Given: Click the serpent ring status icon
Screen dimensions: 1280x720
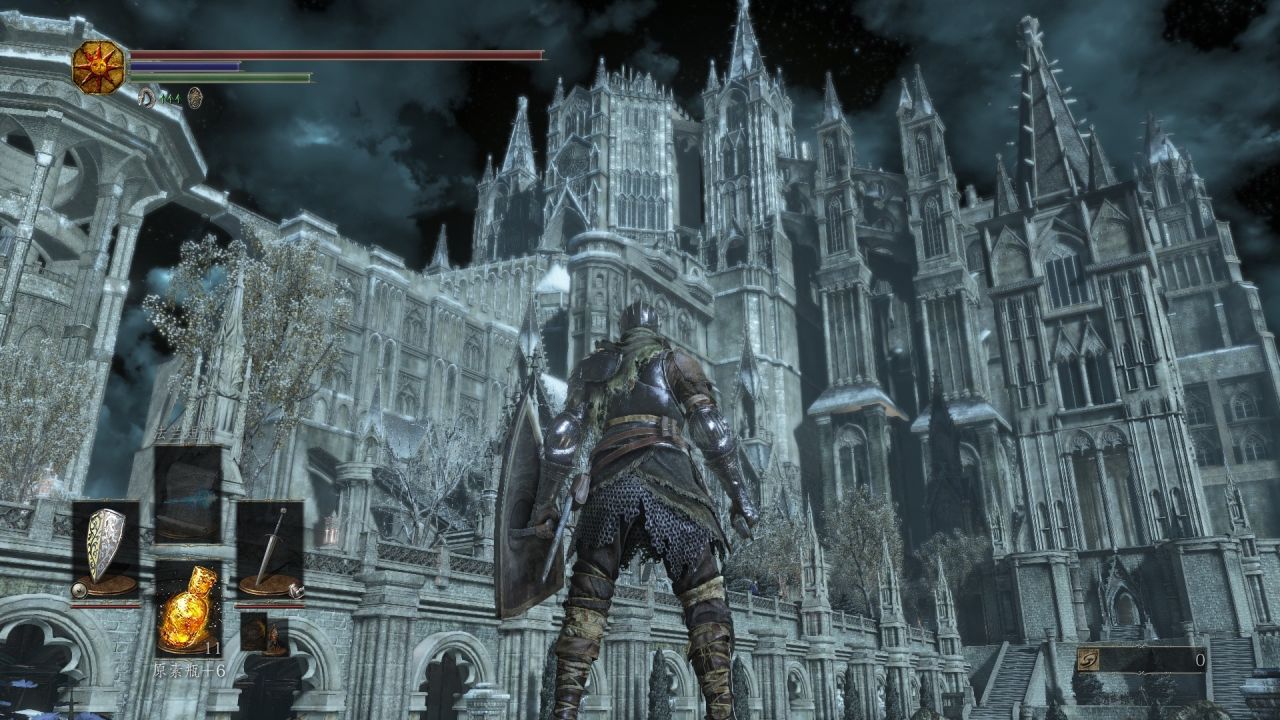Looking at the screenshot, I should coord(146,96).
